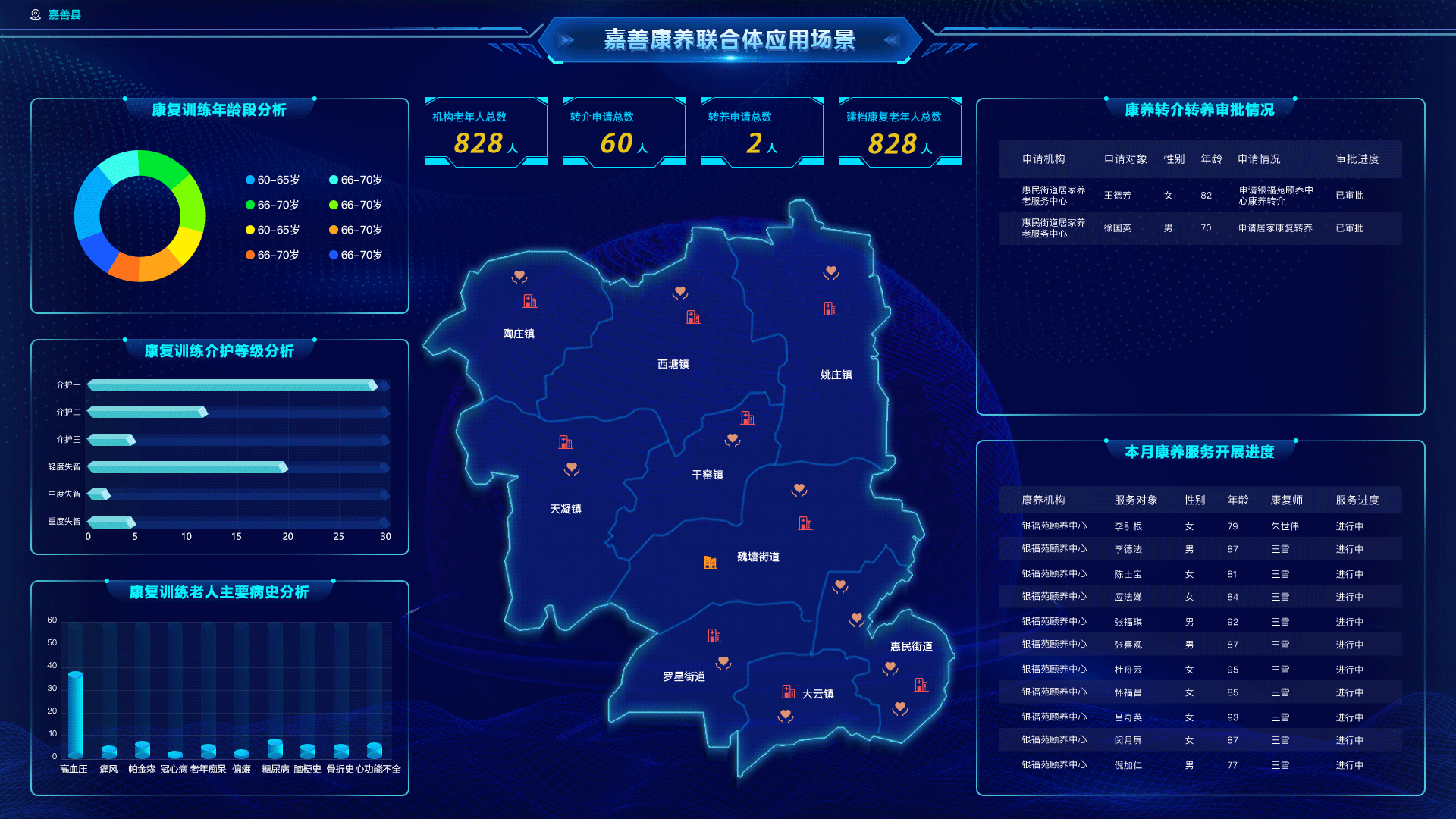Click the building icon near 魏塘街道
The width and height of the screenshot is (1456, 819).
[708, 562]
